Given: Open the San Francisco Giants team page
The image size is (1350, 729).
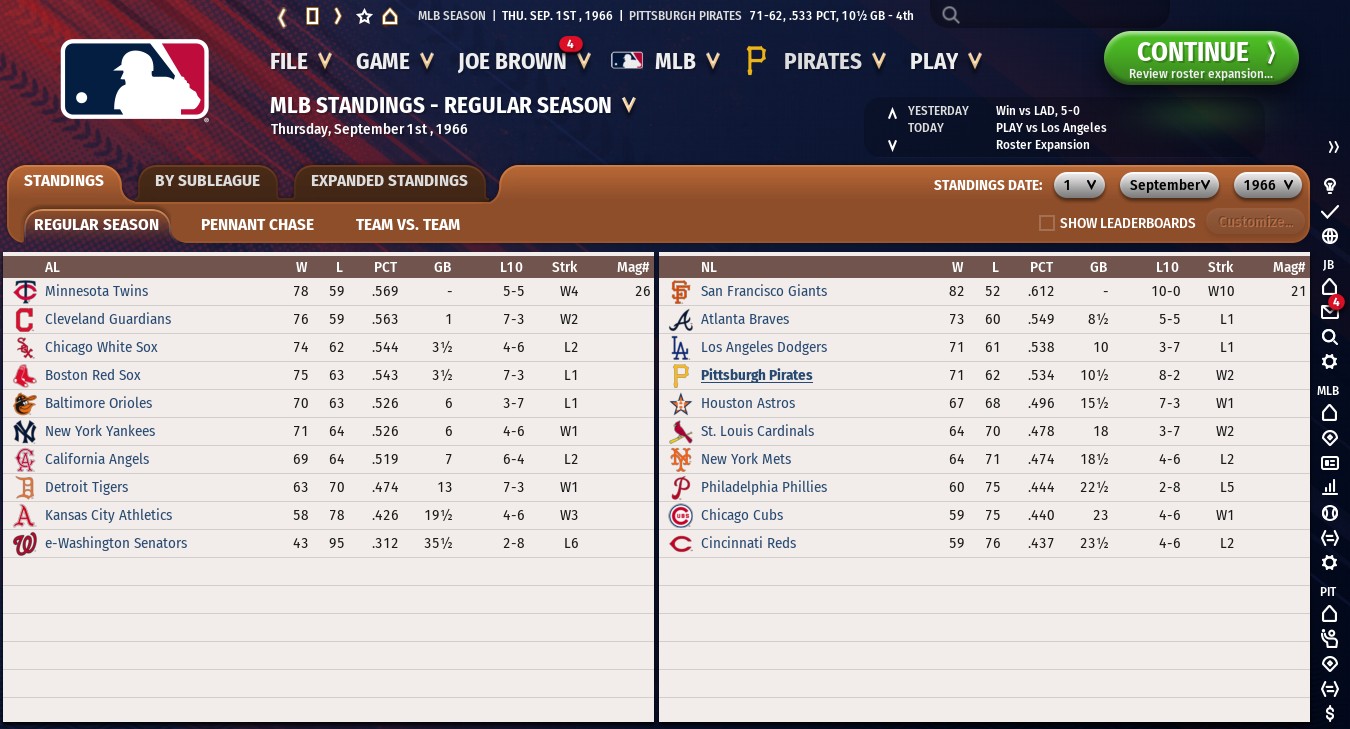Looking at the screenshot, I should (763, 291).
